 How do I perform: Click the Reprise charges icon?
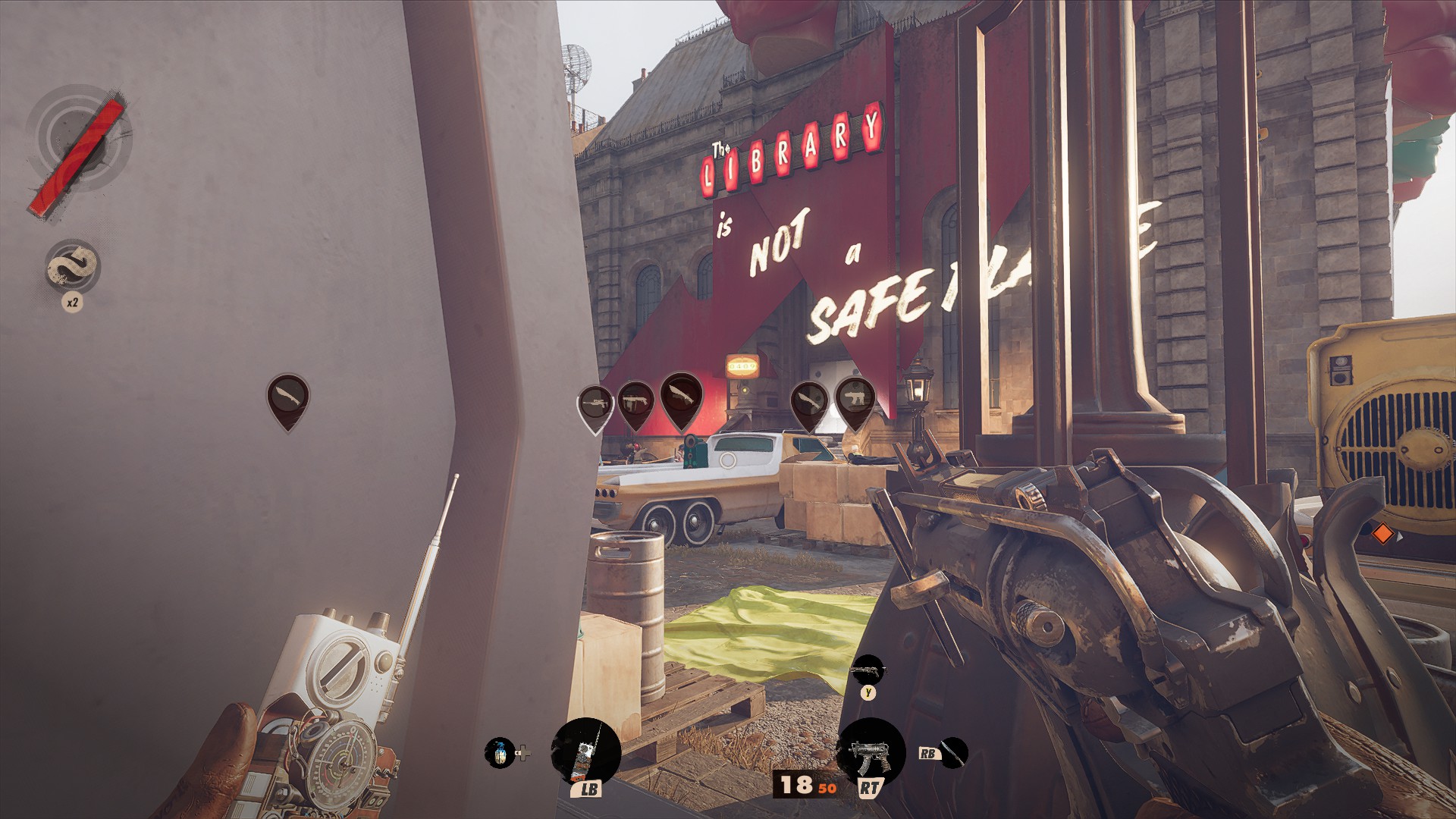[72, 266]
